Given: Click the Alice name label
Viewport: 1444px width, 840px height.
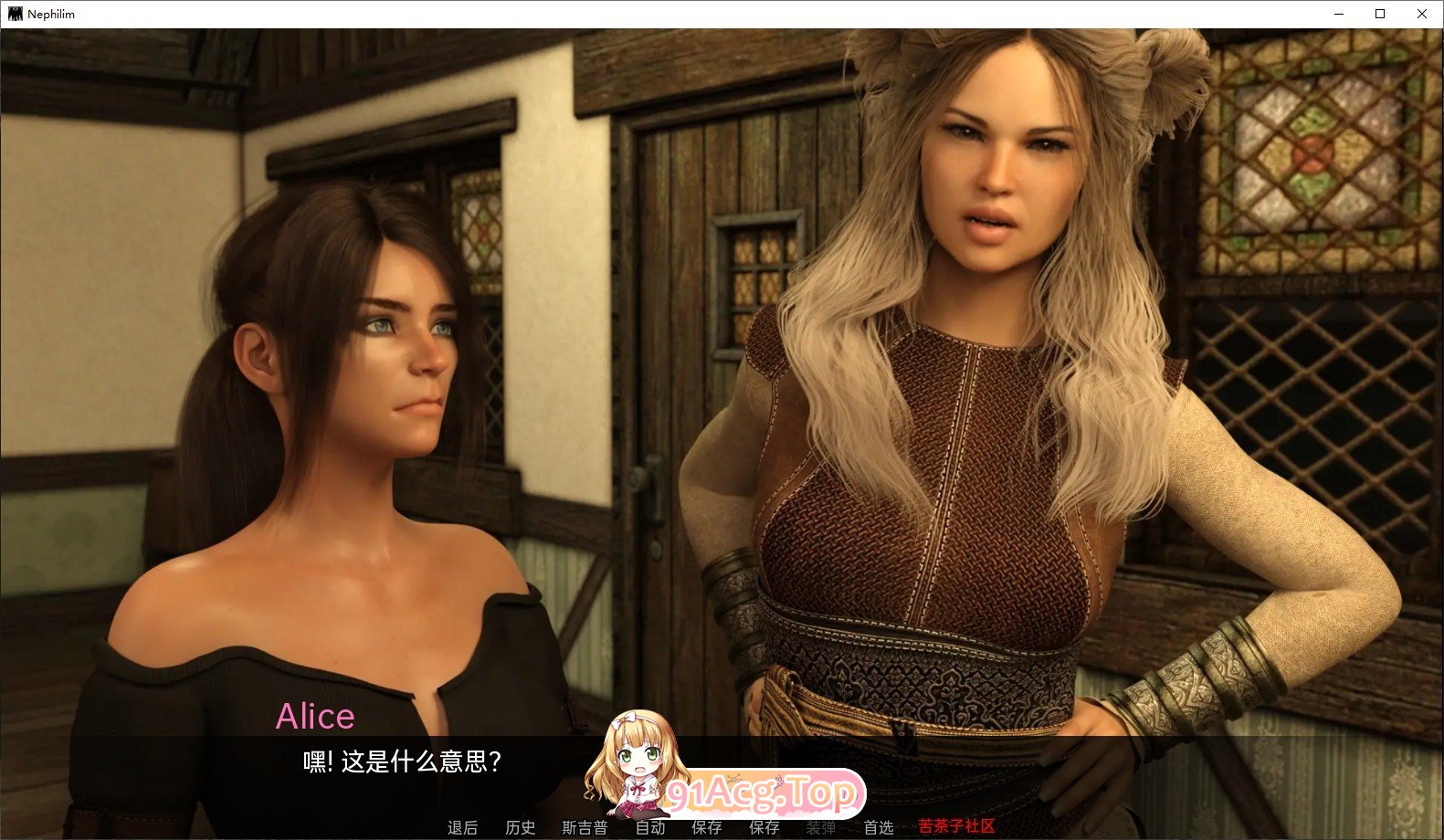Looking at the screenshot, I should (316, 716).
